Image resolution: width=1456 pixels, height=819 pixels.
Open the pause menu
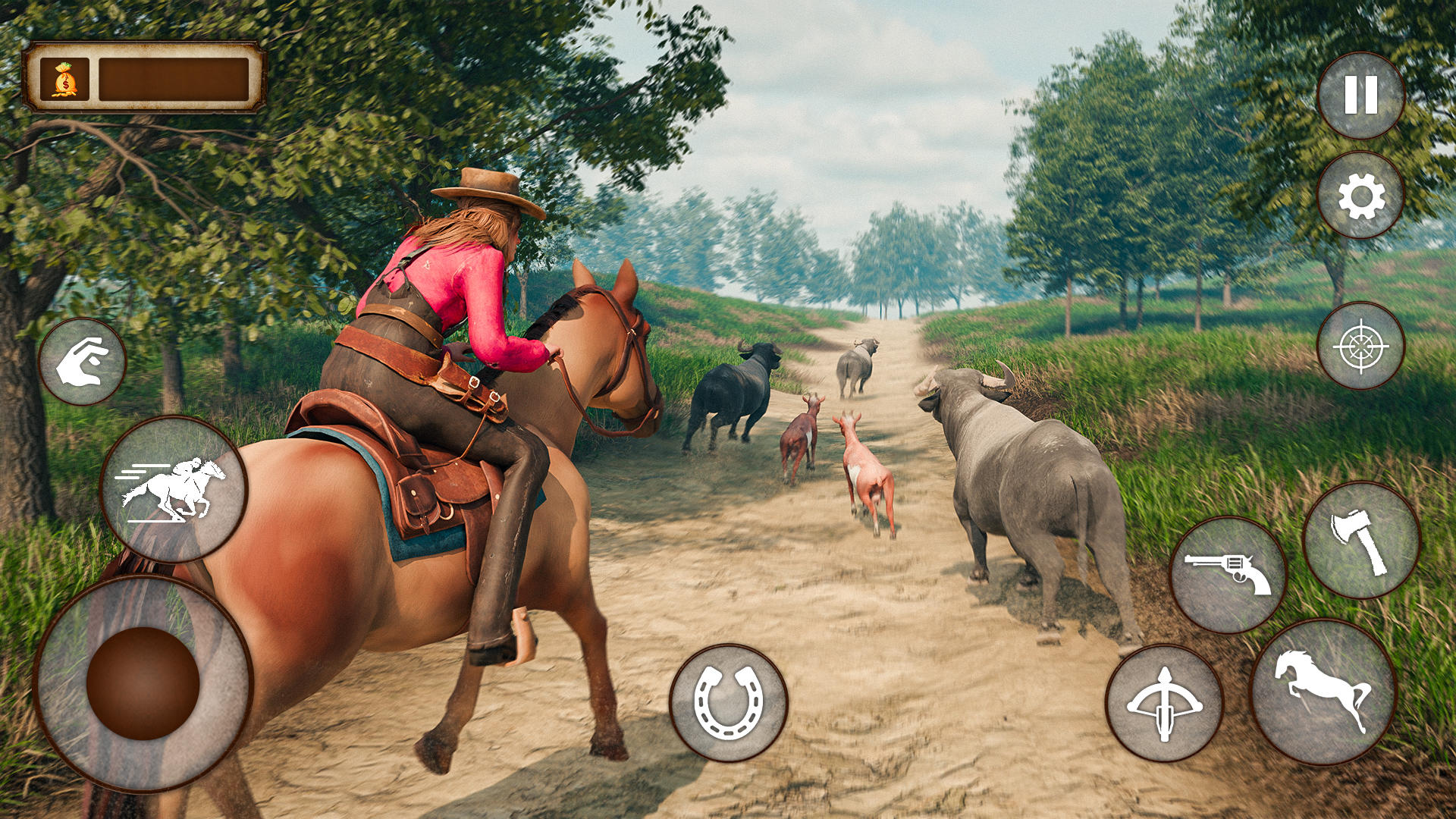(x=1361, y=96)
